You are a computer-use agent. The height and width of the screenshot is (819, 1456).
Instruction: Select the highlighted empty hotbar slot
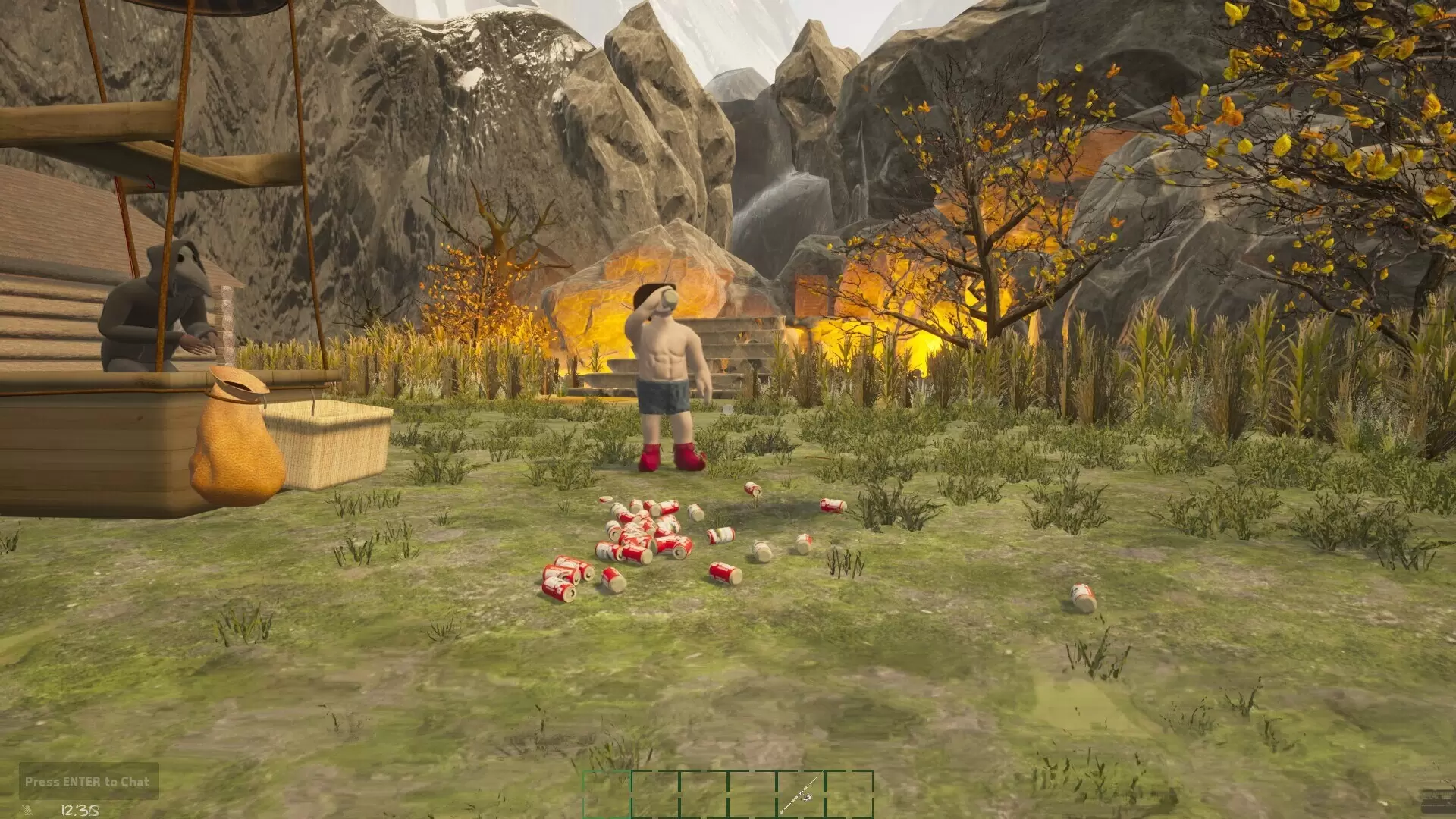coord(607,794)
